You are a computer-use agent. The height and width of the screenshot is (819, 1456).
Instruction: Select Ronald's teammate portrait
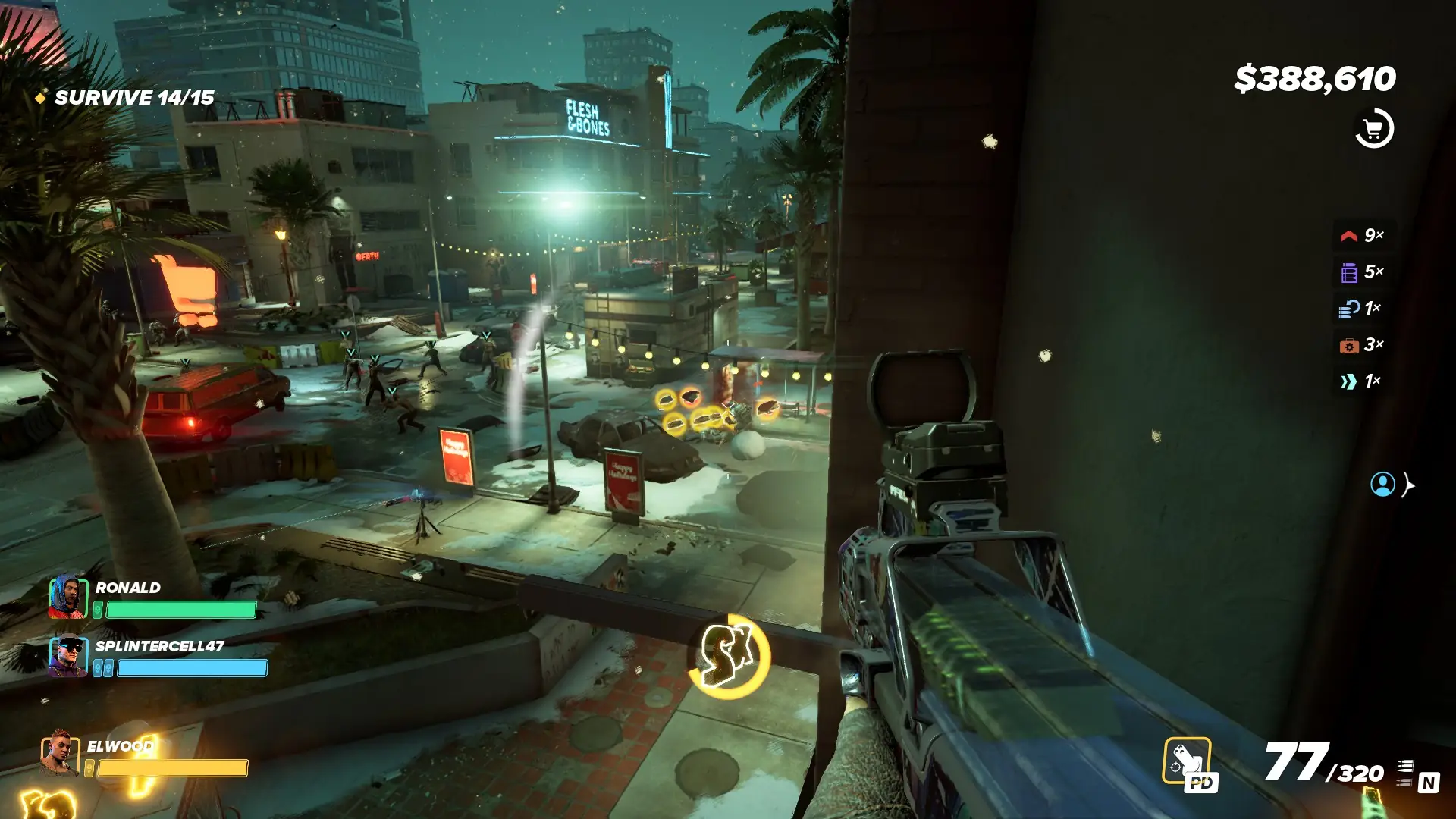(x=67, y=598)
